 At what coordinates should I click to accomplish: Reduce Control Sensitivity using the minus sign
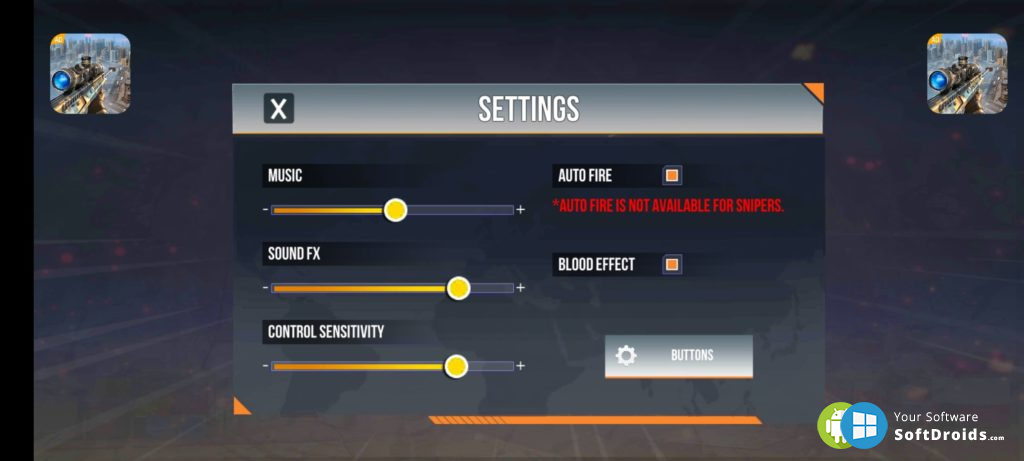(x=265, y=366)
